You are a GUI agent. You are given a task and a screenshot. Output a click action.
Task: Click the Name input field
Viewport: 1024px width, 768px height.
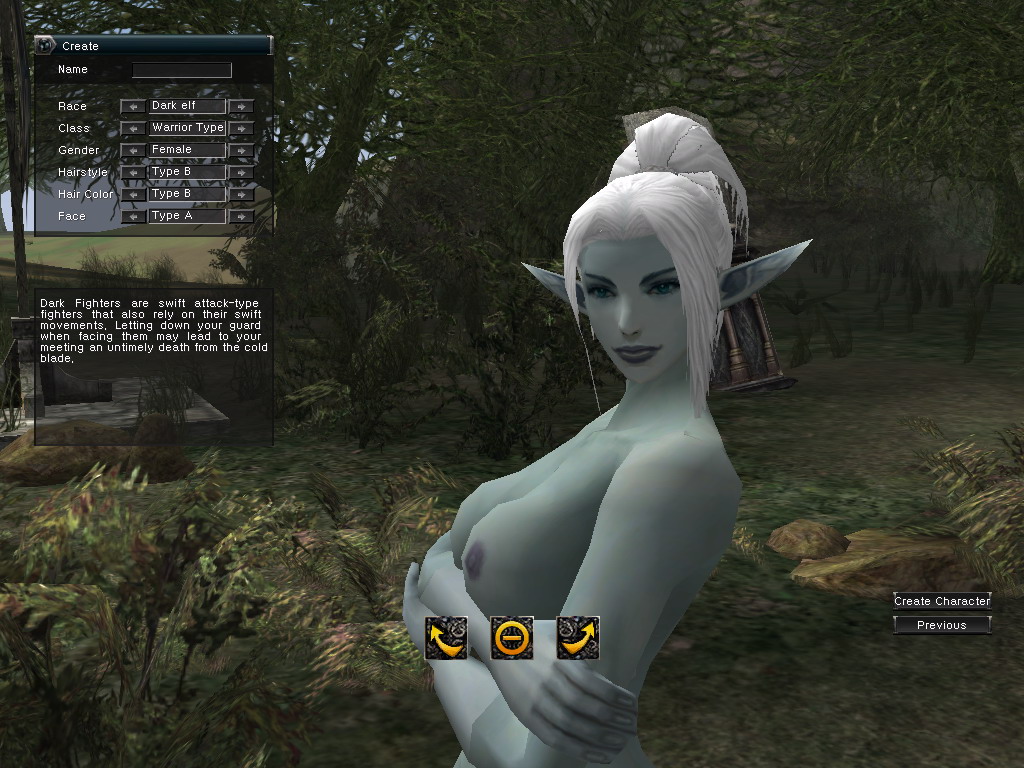pyautogui.click(x=182, y=70)
